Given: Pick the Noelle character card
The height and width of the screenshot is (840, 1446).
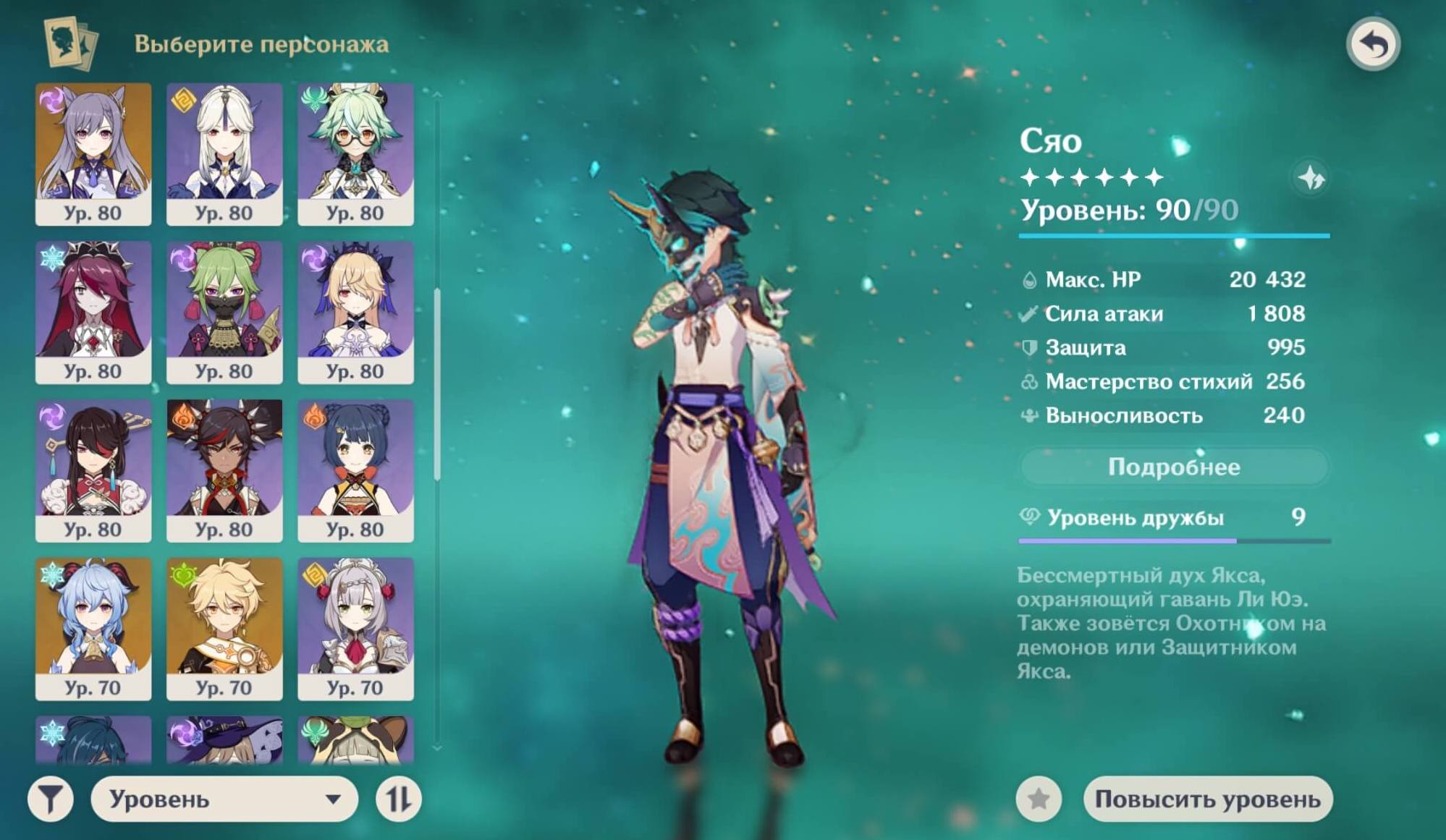Looking at the screenshot, I should pyautogui.click(x=355, y=628).
